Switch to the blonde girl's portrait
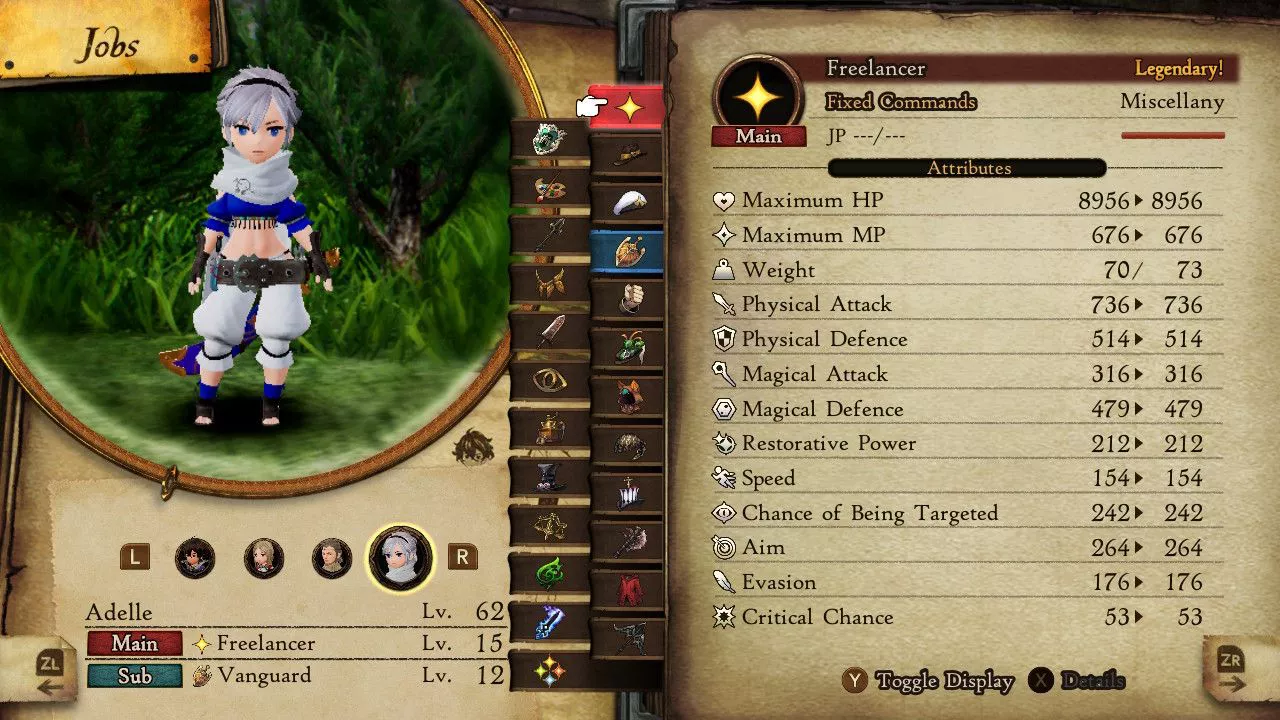Viewport: 1280px width, 720px height. (264, 558)
